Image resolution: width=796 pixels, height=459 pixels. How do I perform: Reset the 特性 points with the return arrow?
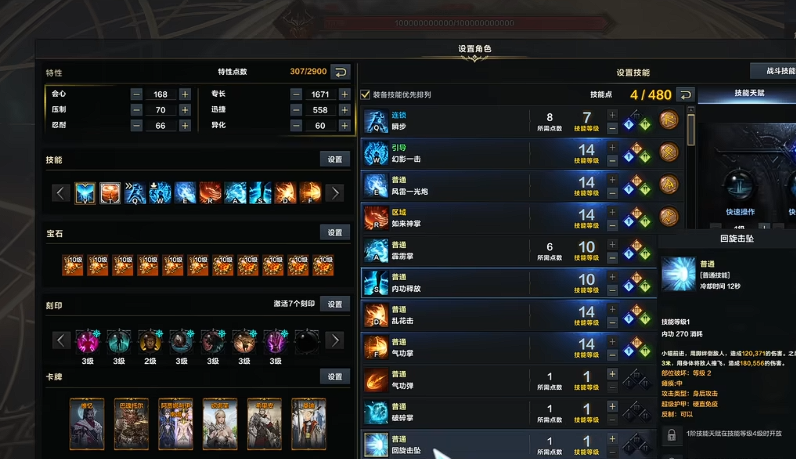(x=340, y=72)
